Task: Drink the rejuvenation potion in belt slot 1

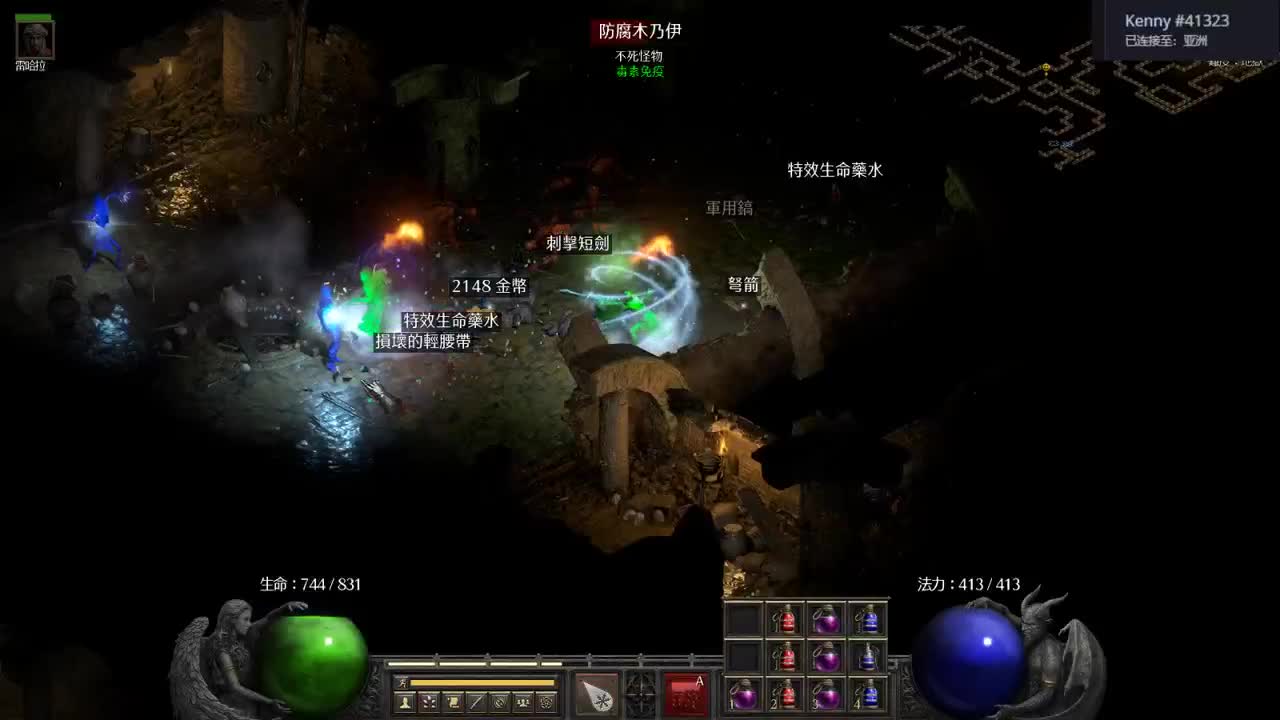Action: point(743,695)
